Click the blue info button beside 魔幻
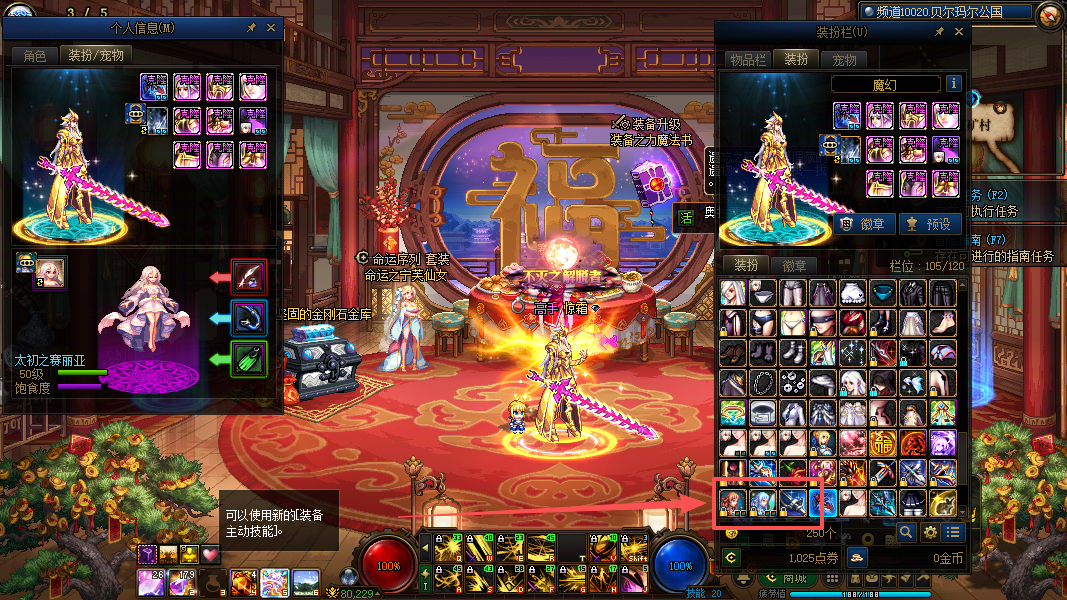 coord(954,84)
